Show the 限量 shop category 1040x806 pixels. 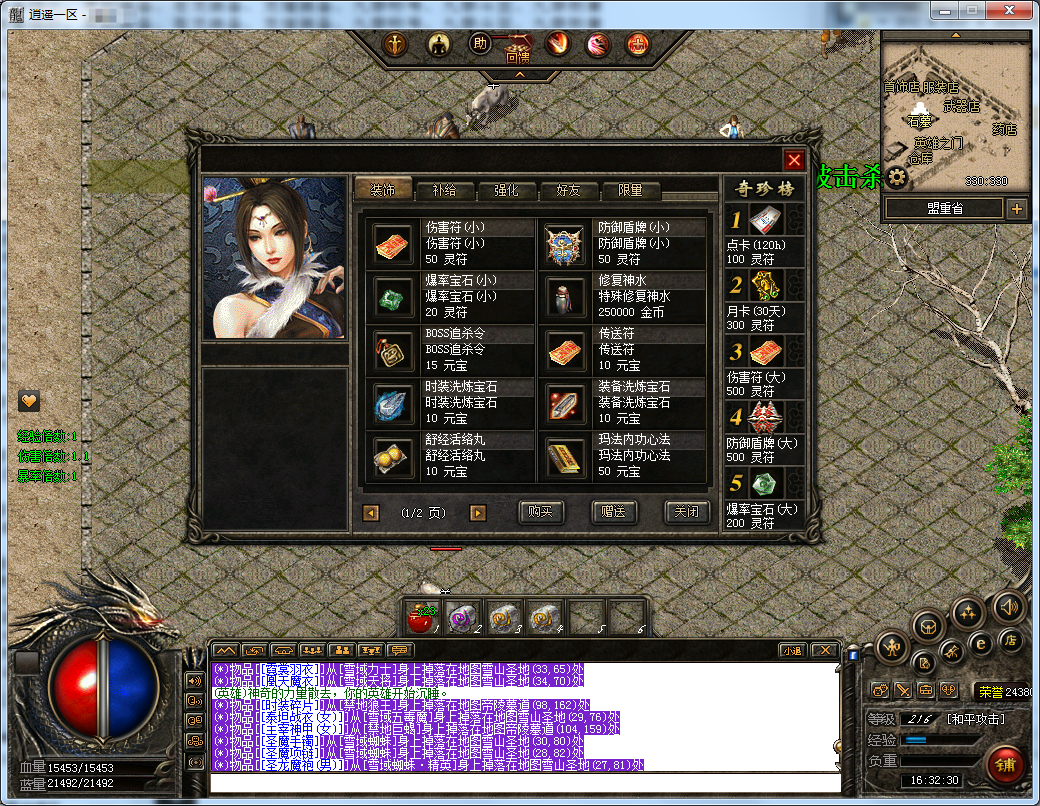[x=630, y=190]
